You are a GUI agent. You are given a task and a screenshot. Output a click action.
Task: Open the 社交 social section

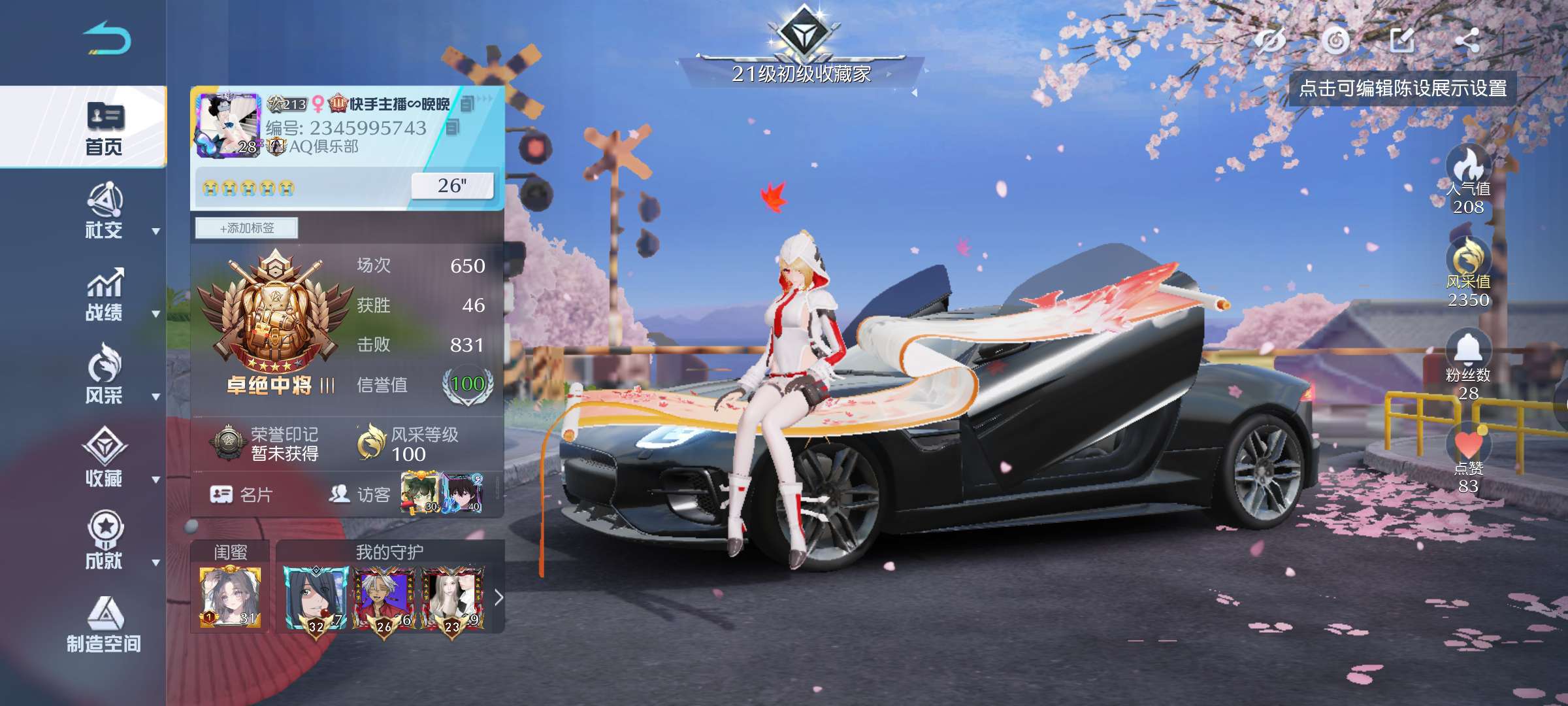click(105, 212)
